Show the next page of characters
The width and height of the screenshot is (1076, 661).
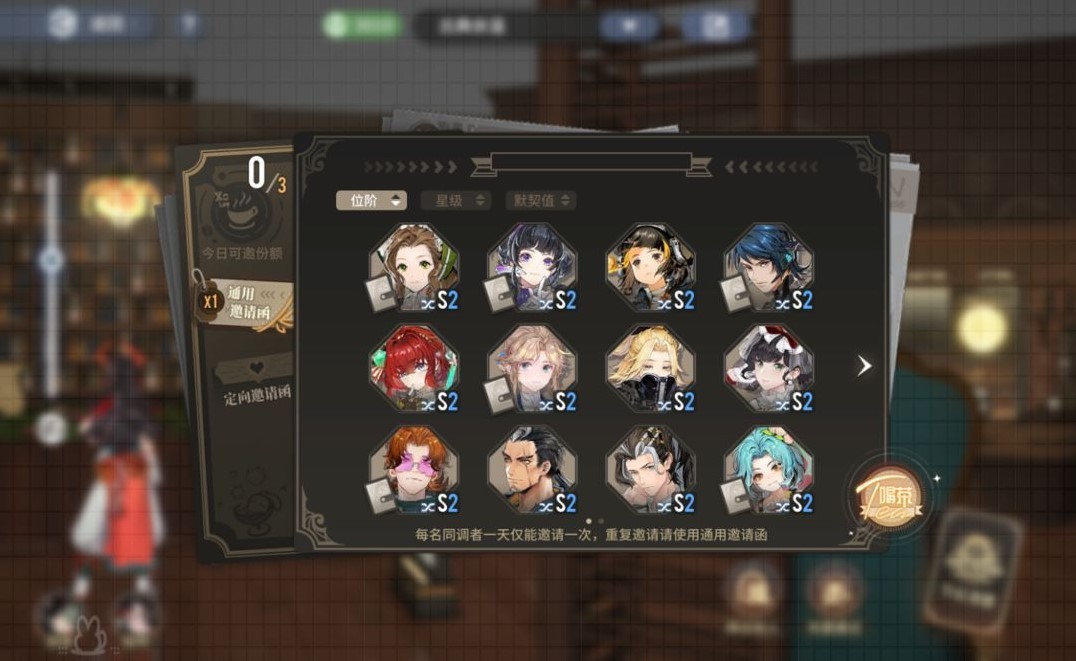864,366
